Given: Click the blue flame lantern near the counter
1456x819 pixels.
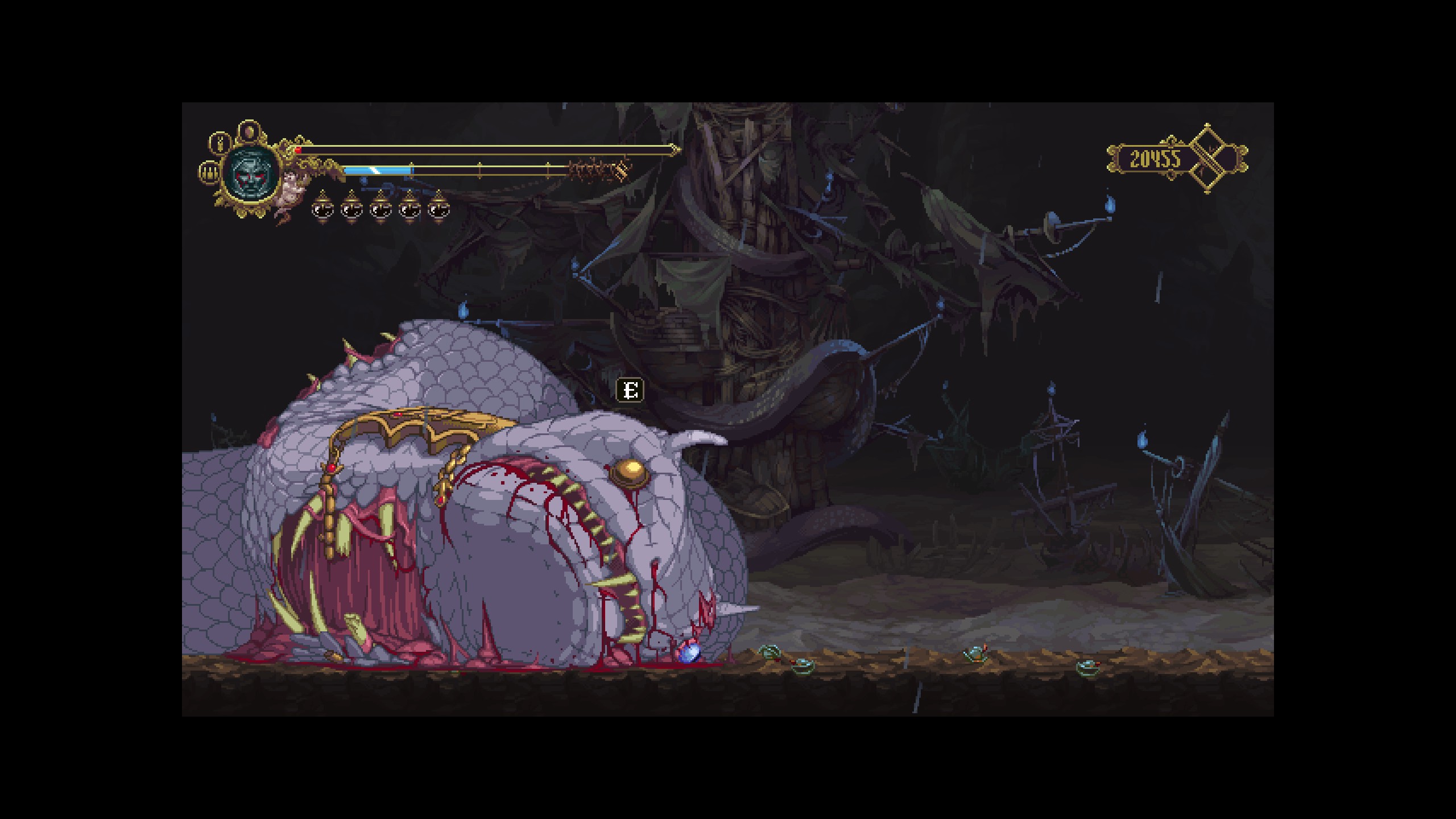Looking at the screenshot, I should coord(1109,204).
